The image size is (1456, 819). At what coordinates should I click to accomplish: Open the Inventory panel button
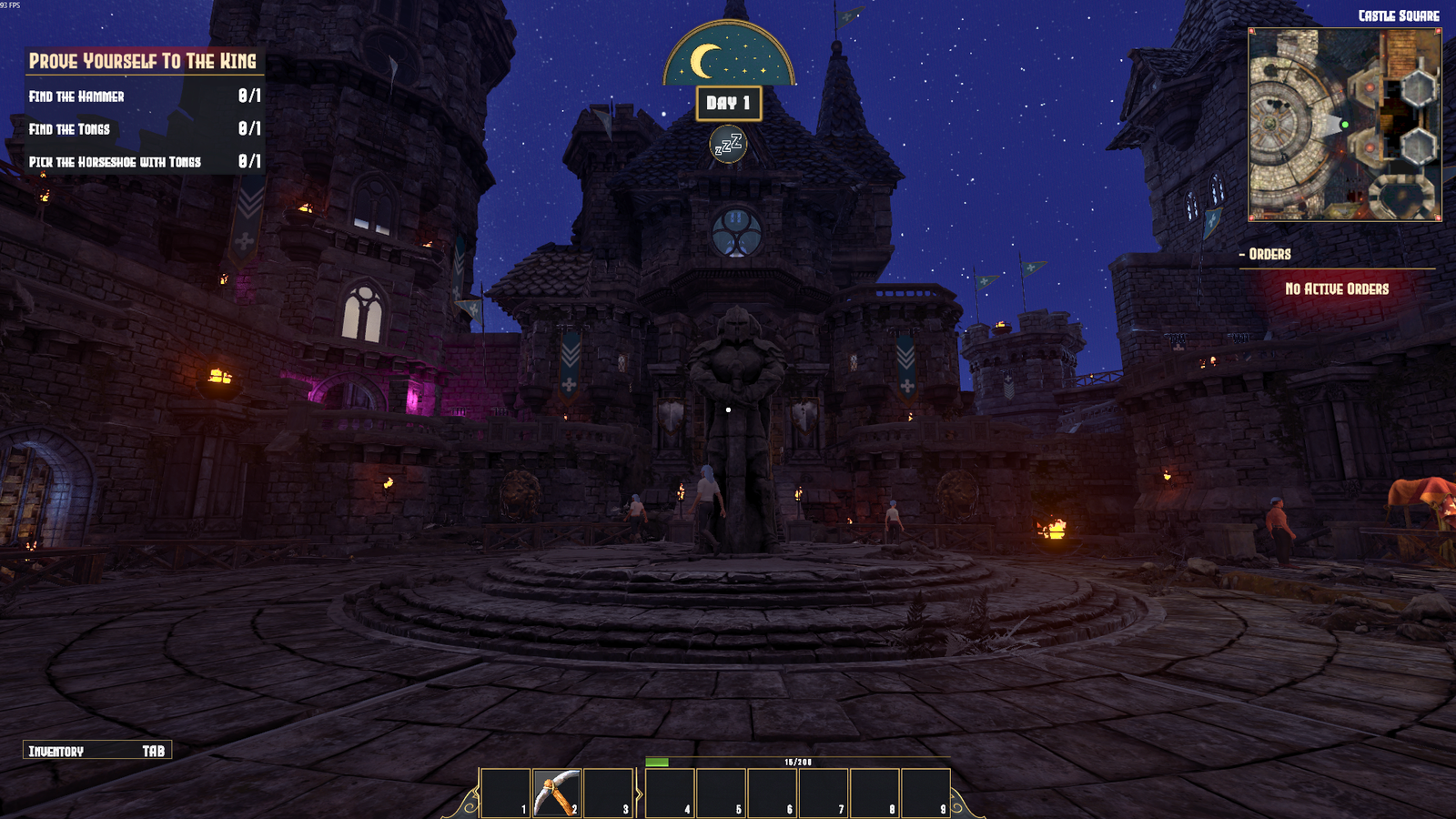(96, 751)
